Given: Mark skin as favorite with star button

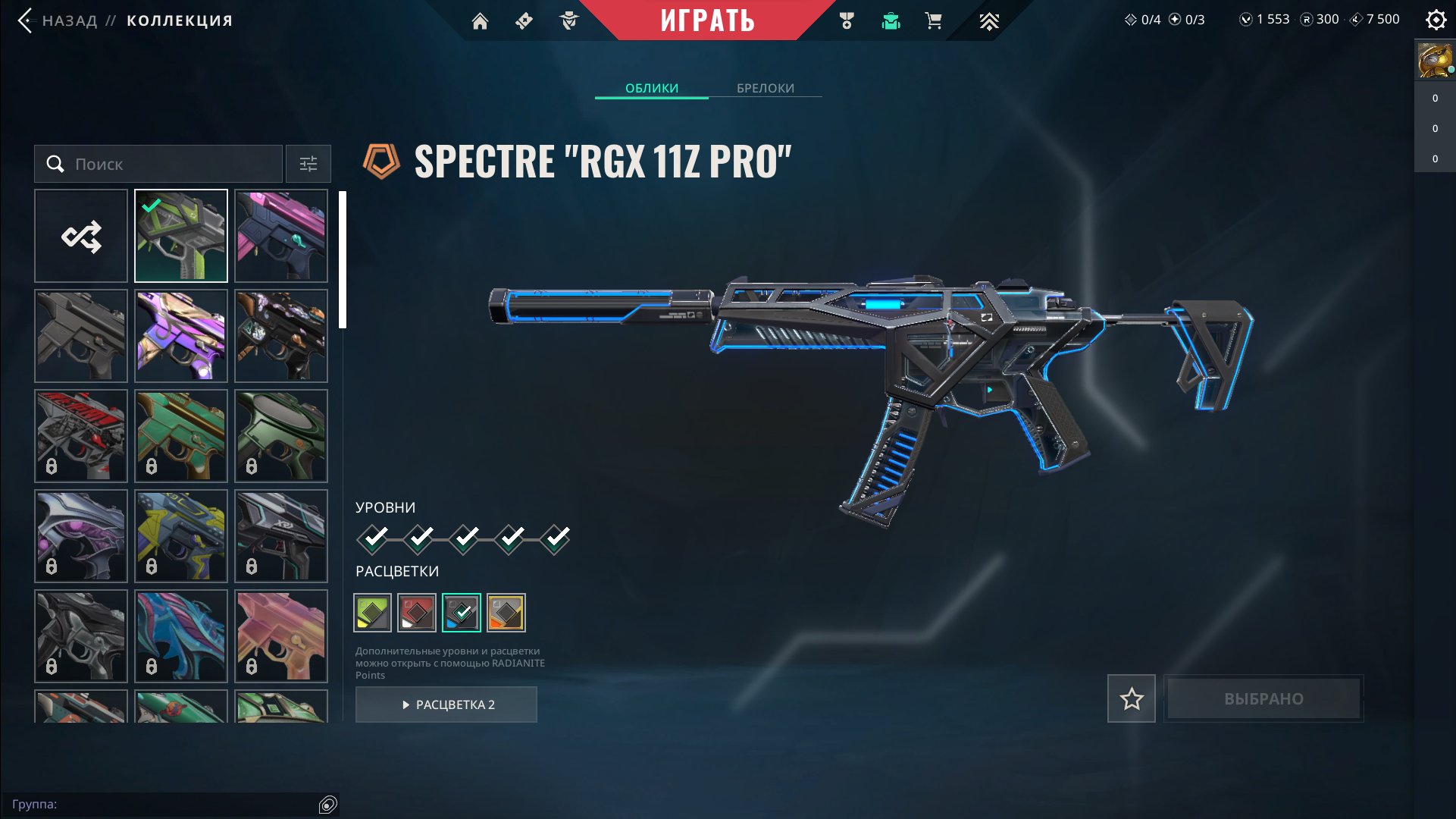Looking at the screenshot, I should coord(1131,698).
